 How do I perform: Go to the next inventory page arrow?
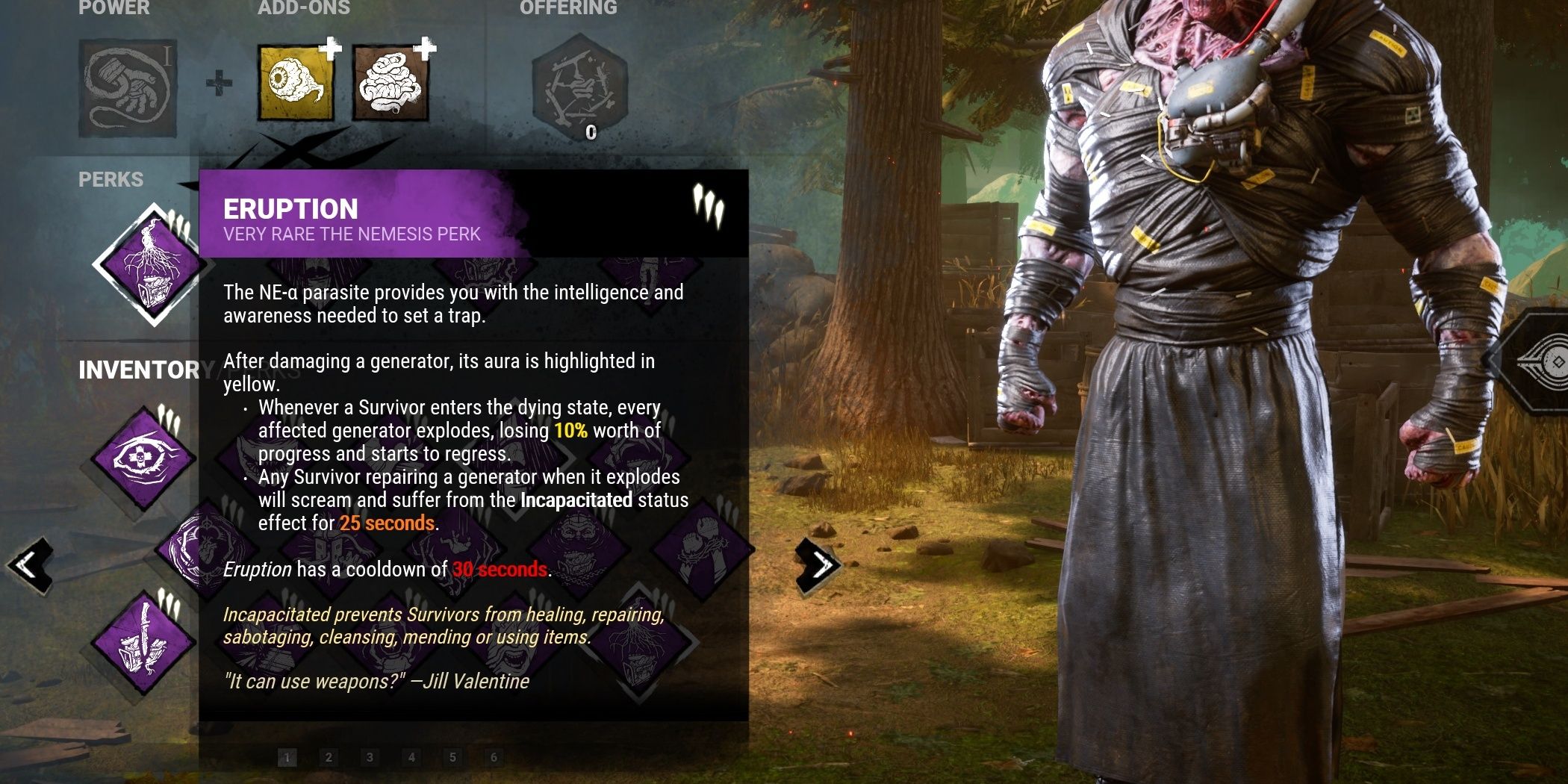click(818, 565)
